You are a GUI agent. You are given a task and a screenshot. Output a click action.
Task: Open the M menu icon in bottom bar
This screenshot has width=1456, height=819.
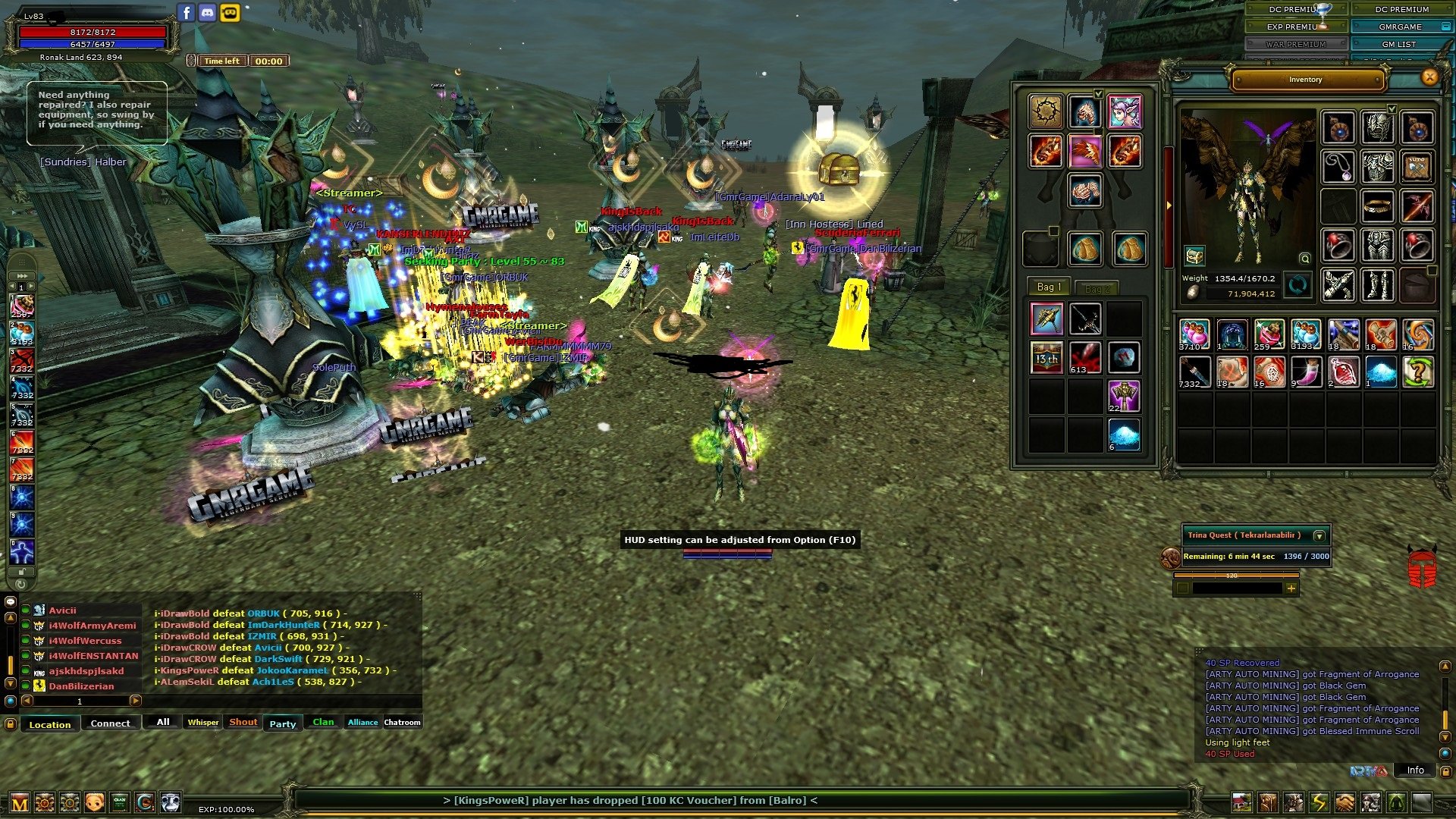[x=20, y=803]
